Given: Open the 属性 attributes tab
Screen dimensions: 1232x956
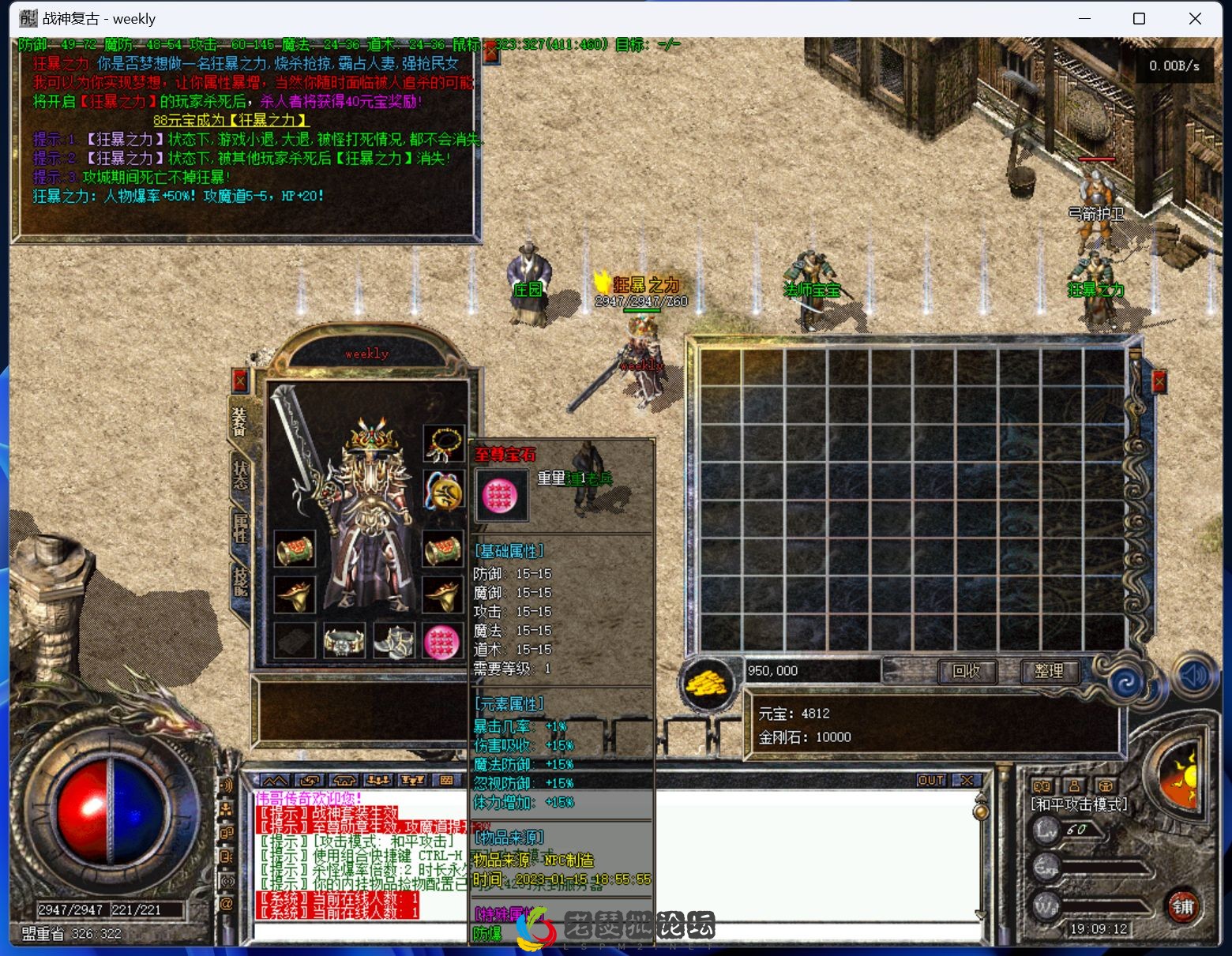Looking at the screenshot, I should coord(240,527).
